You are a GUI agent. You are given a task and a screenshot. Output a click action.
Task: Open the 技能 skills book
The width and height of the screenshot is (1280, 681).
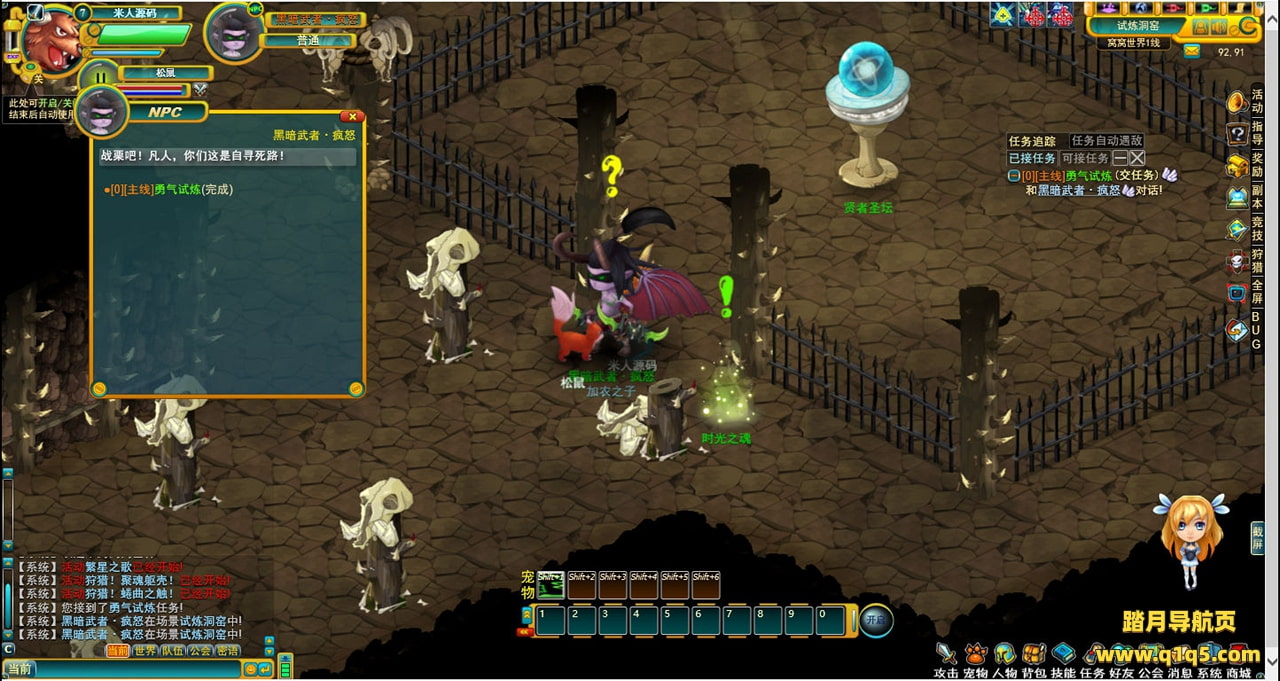1063,655
